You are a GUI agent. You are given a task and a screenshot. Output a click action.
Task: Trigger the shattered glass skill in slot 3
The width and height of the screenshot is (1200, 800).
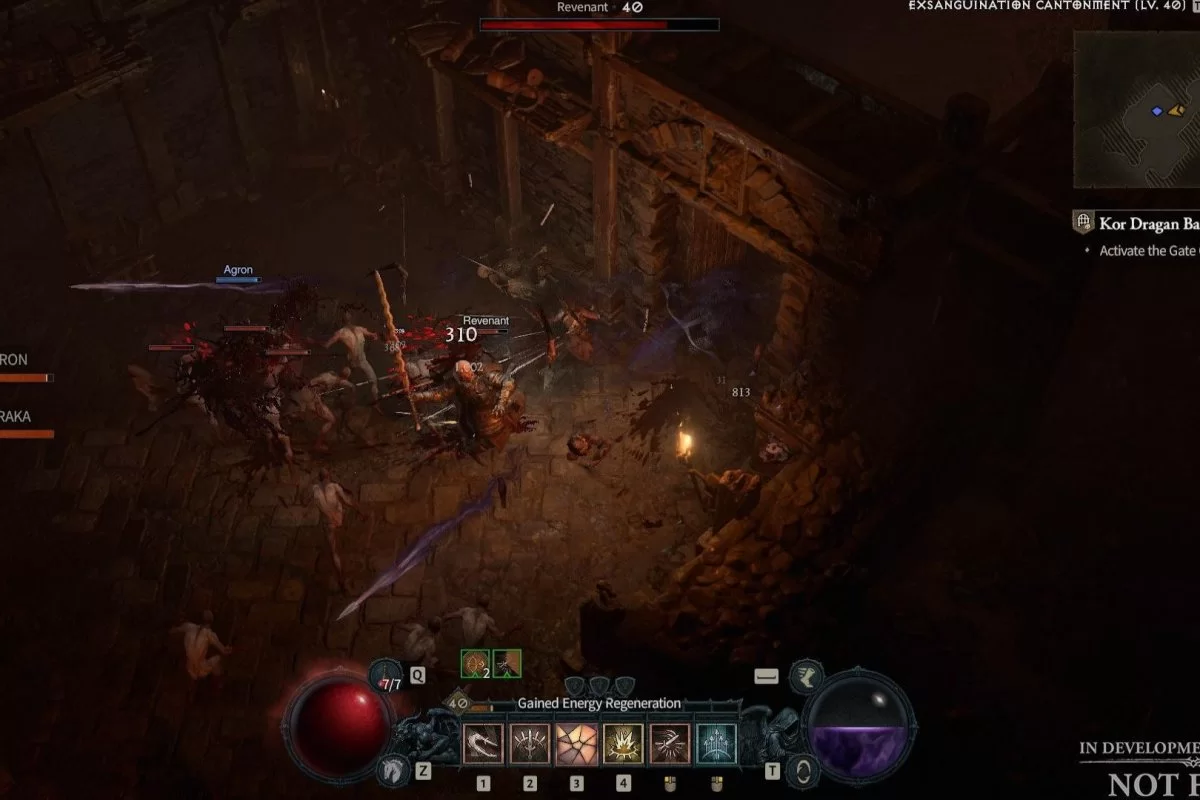click(x=576, y=744)
